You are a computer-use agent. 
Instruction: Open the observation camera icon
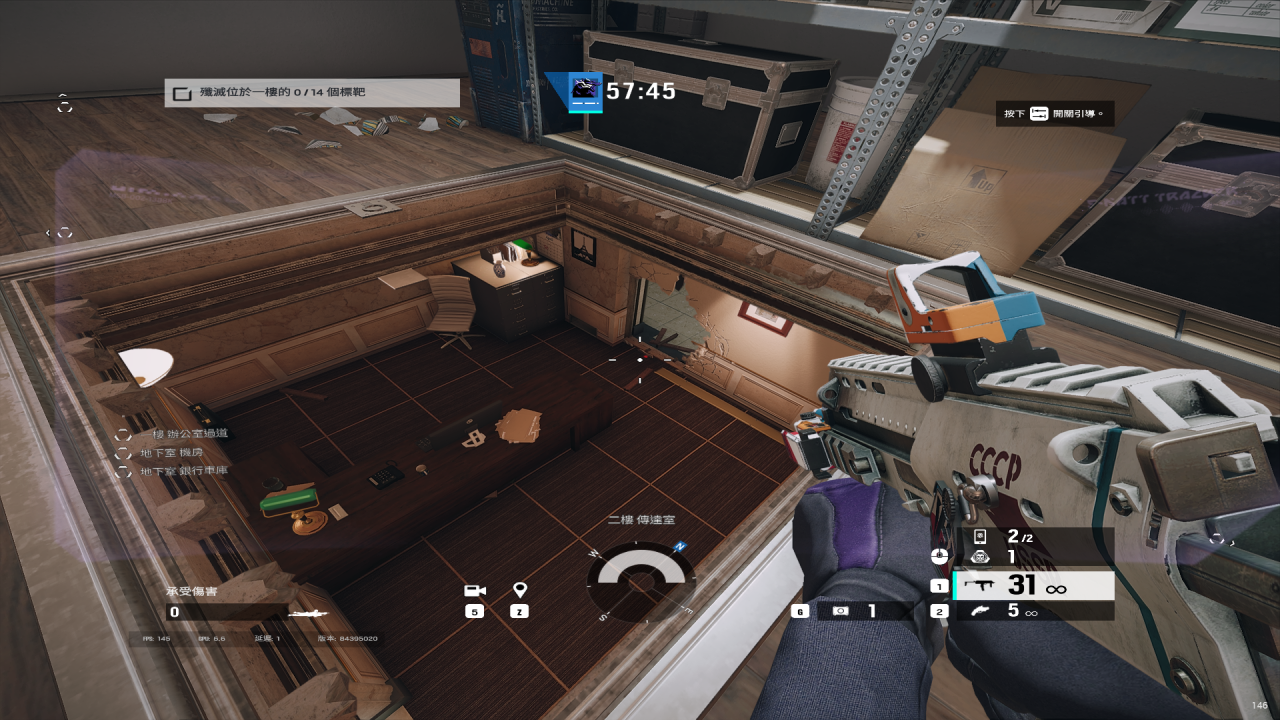click(x=475, y=591)
